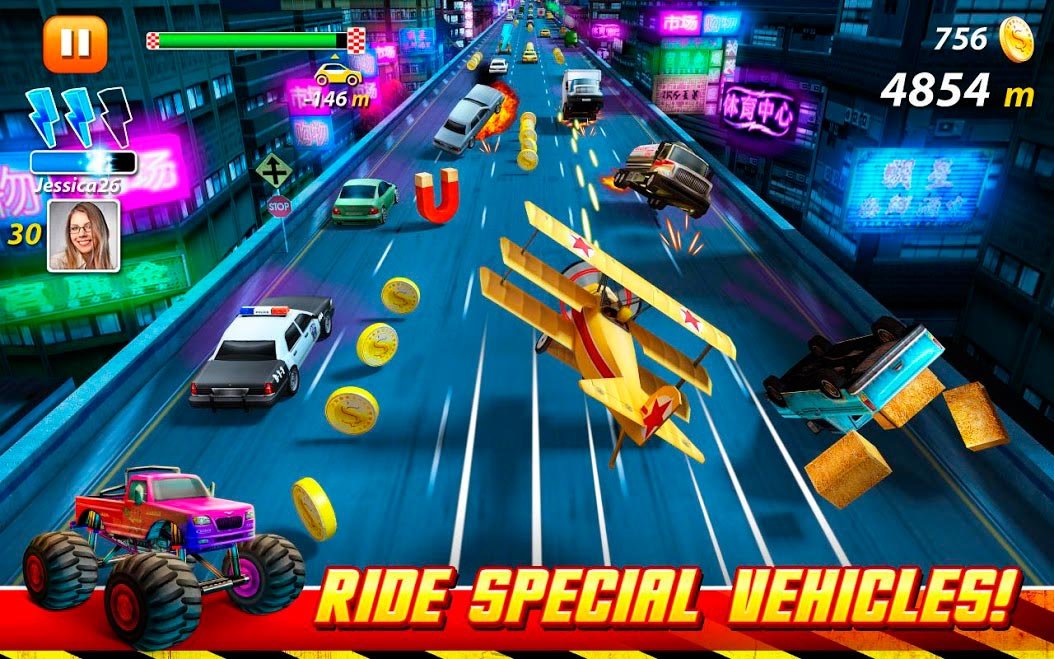
Task: Pause the game with the orange button
Action: point(75,43)
